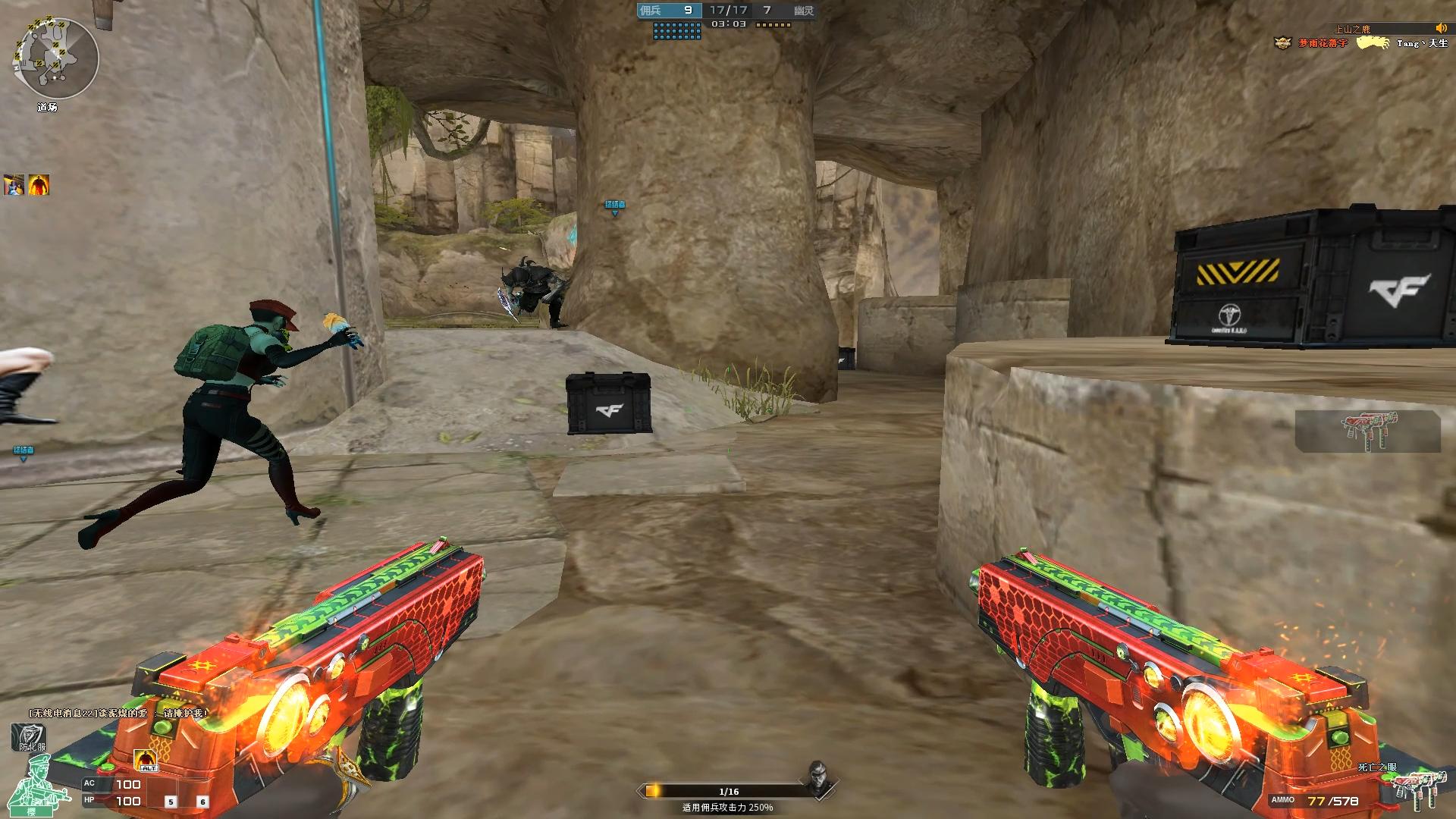The width and height of the screenshot is (1456, 819).
Task: Click the flaming figure buff icon
Action: coord(39,184)
